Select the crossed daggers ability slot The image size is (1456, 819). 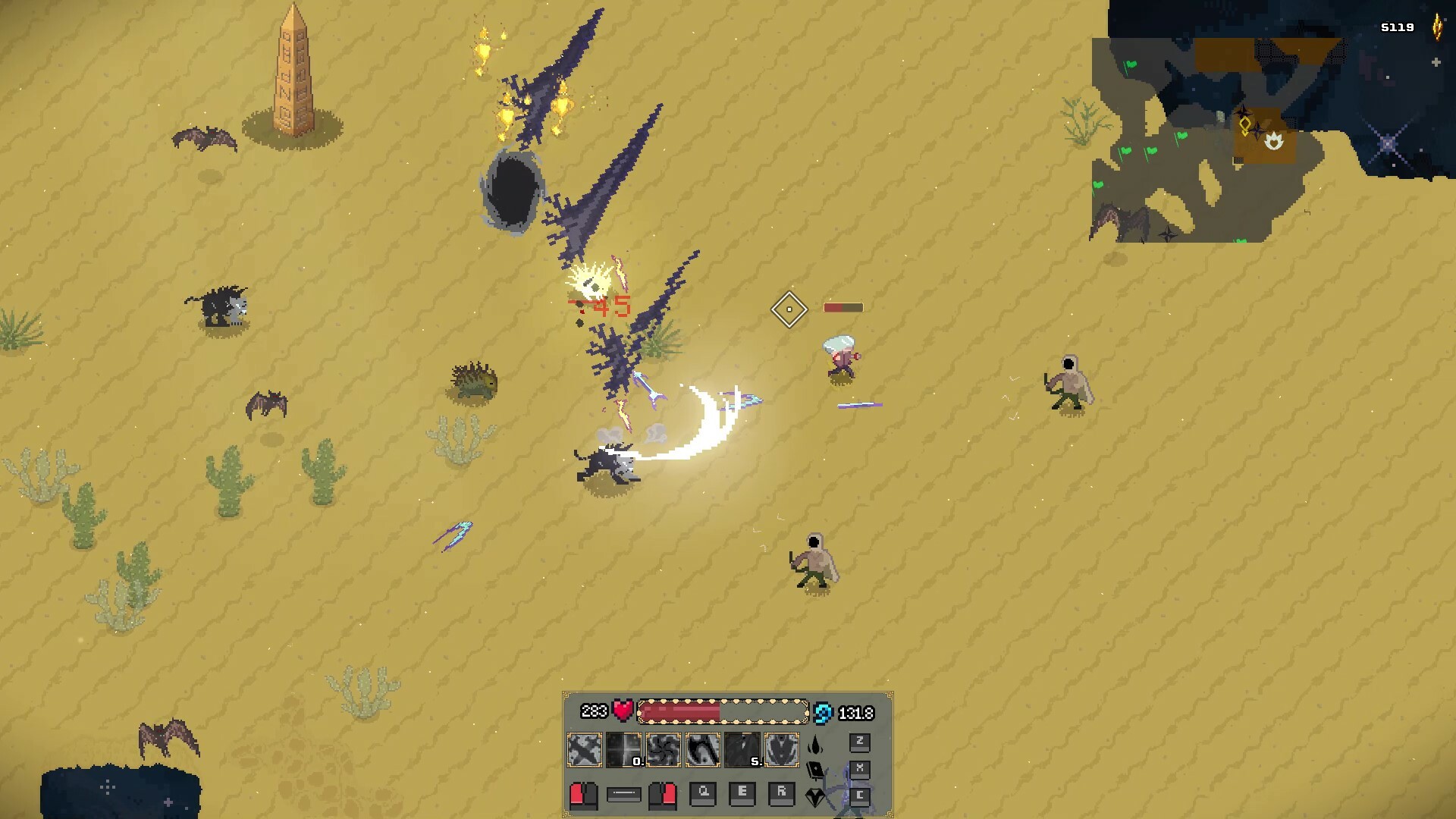pyautogui.click(x=584, y=748)
